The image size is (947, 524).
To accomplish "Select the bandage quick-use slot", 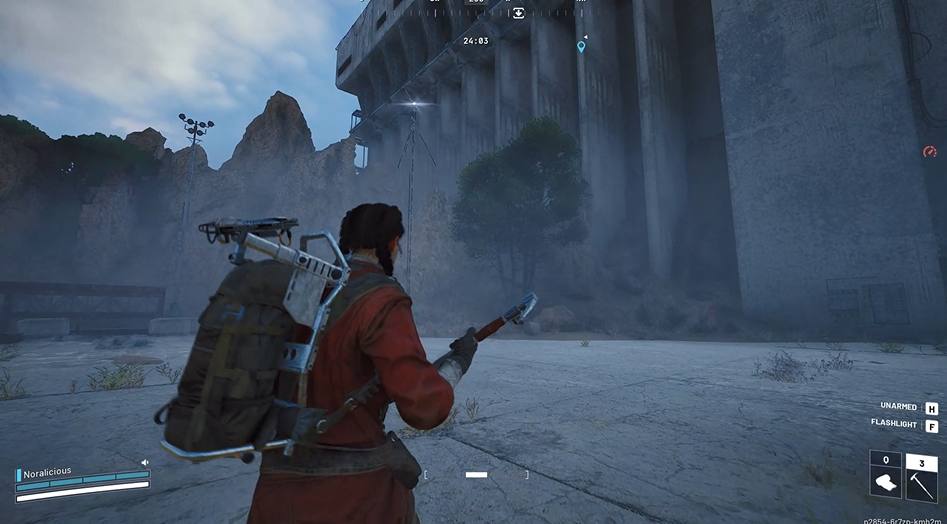I will click(885, 475).
